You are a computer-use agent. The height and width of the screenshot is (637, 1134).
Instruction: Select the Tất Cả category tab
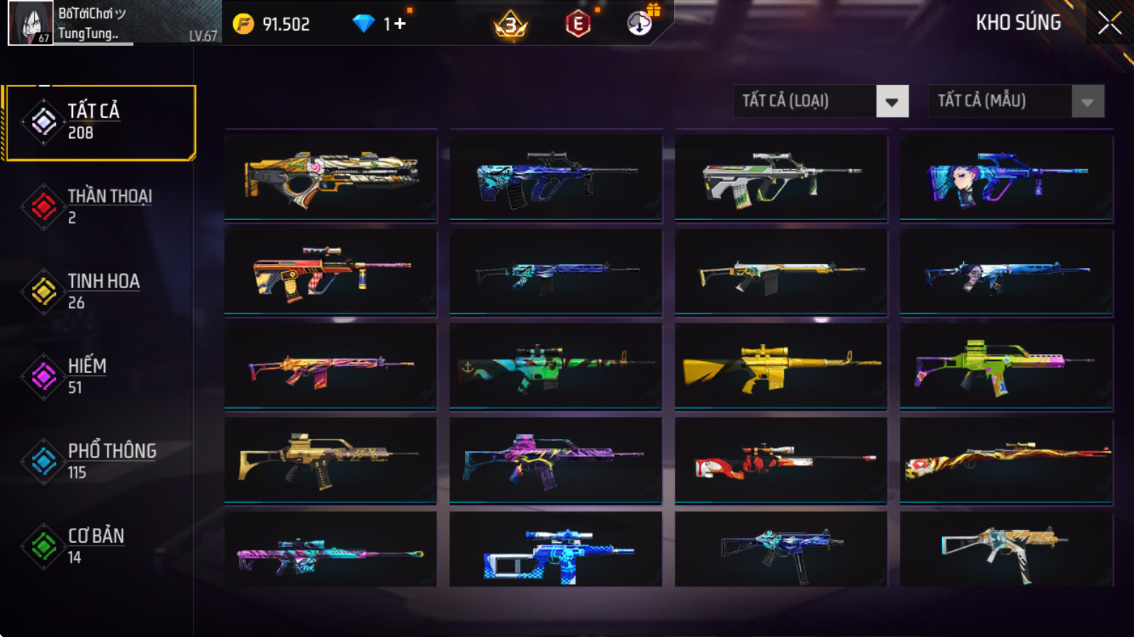click(98, 122)
